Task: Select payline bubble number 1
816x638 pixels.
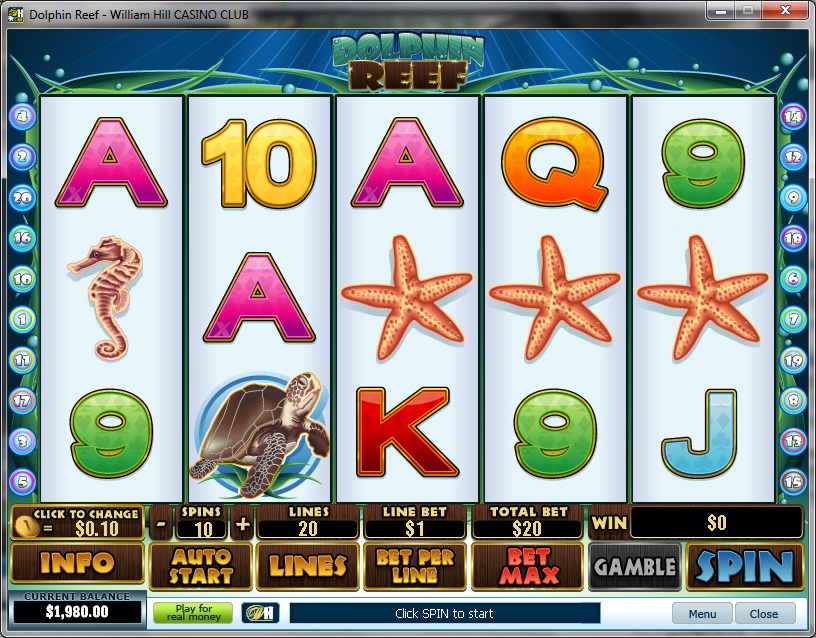Action: pyautogui.click(x=22, y=320)
